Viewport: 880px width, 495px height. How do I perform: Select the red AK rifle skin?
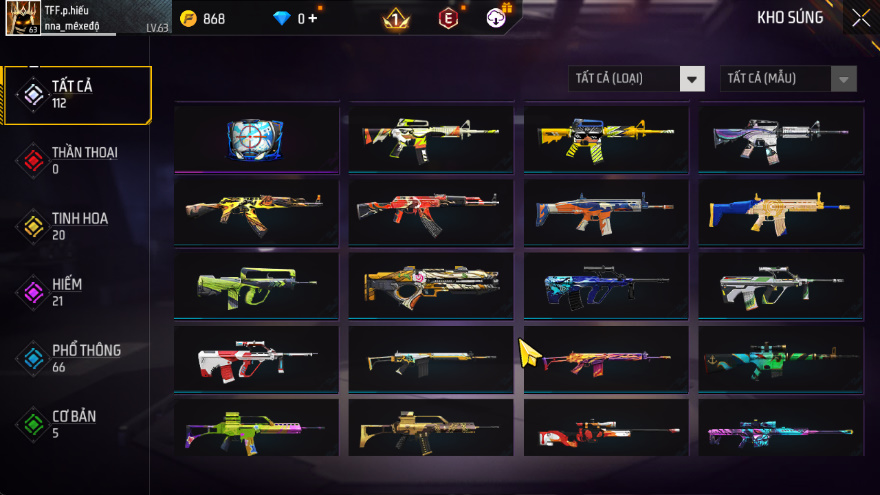tap(430, 211)
